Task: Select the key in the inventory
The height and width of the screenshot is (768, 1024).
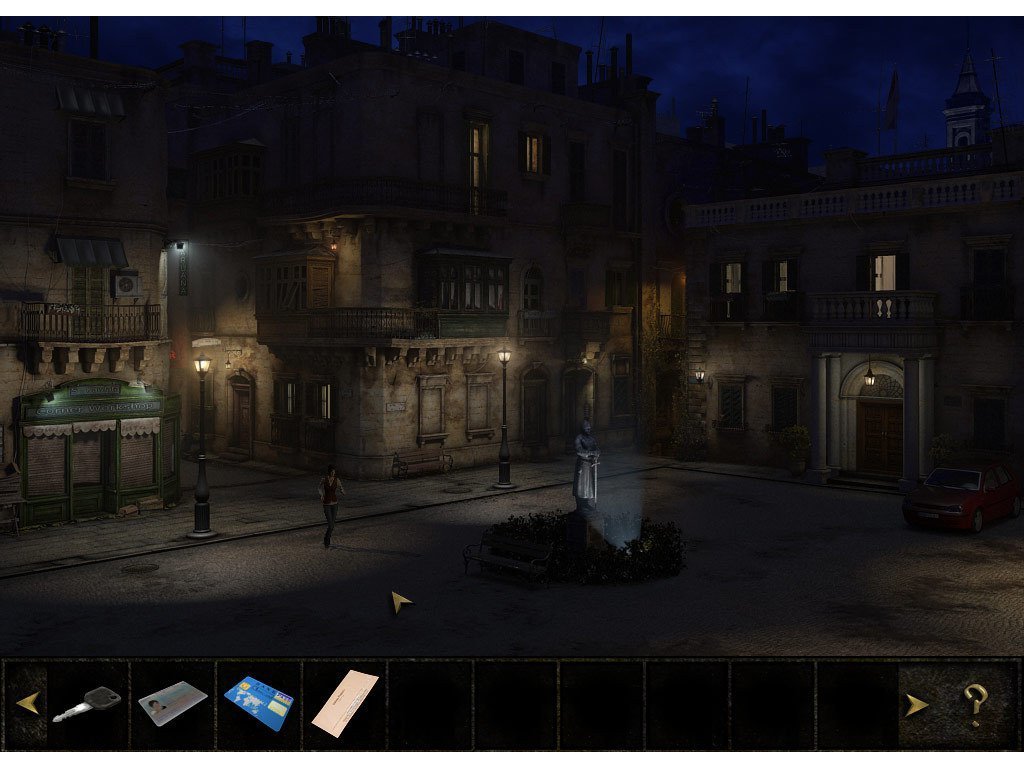Action: pos(87,703)
